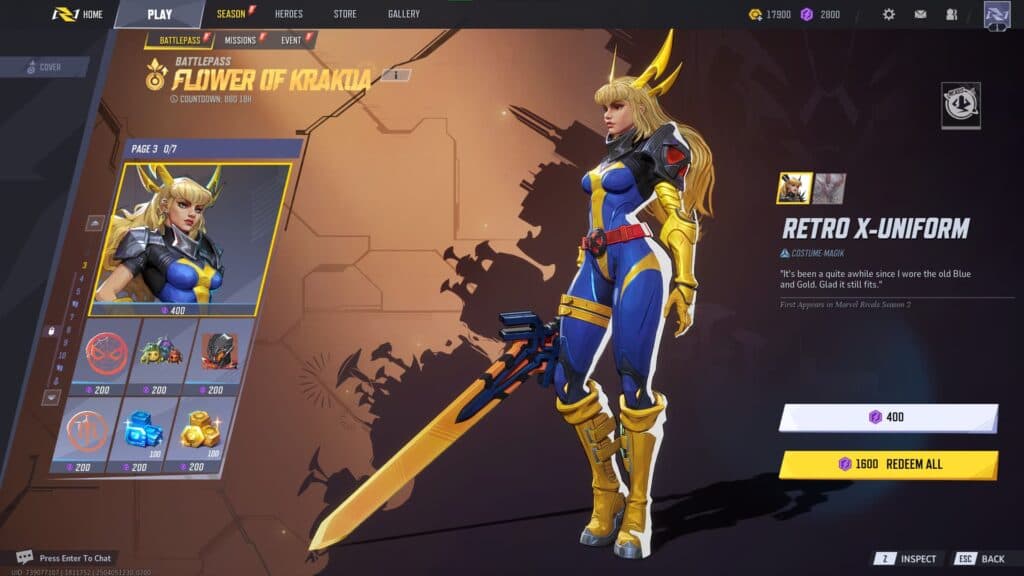
Task: Visit the Store
Action: [x=345, y=14]
